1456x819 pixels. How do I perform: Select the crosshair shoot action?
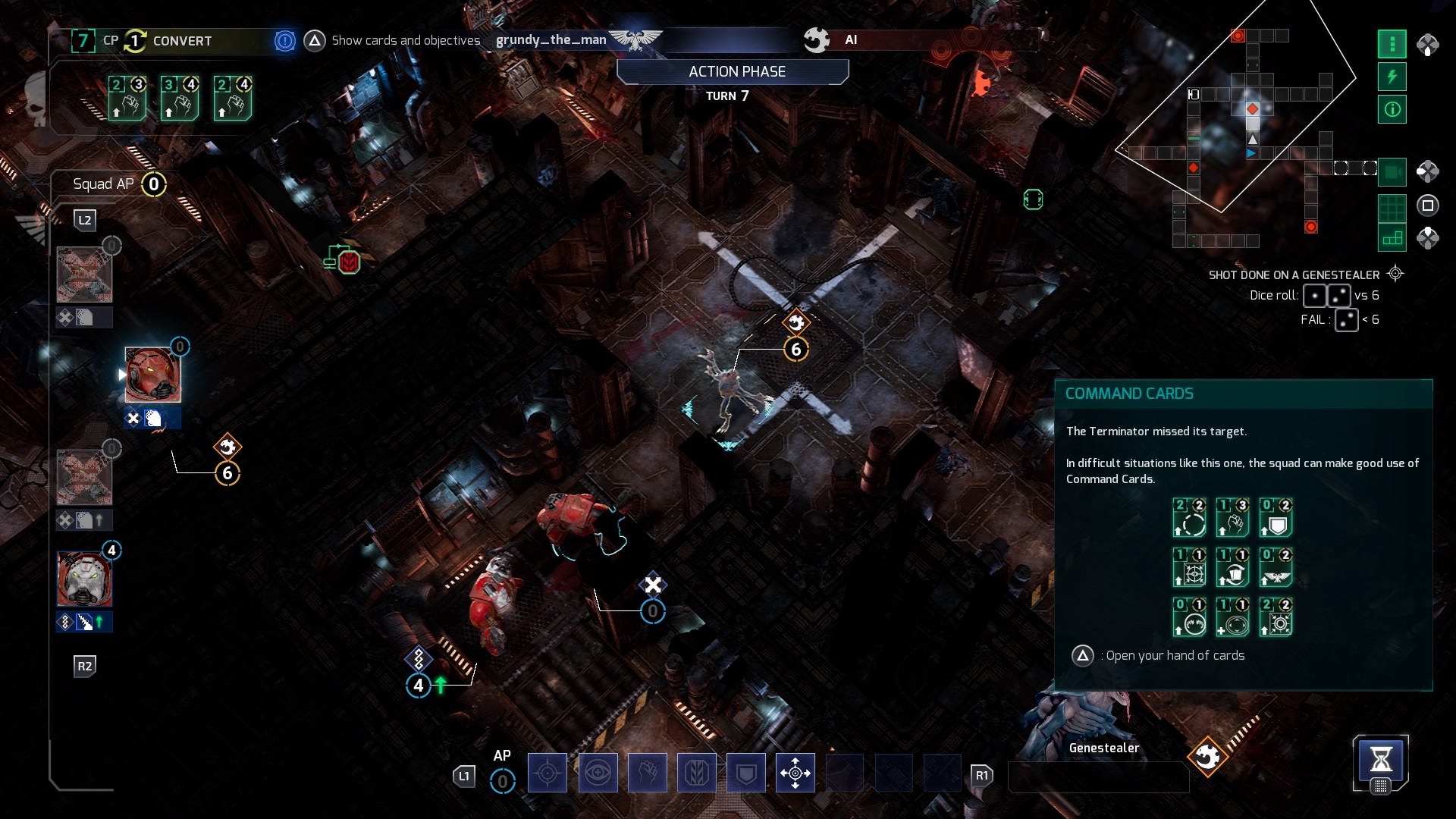coord(547,773)
